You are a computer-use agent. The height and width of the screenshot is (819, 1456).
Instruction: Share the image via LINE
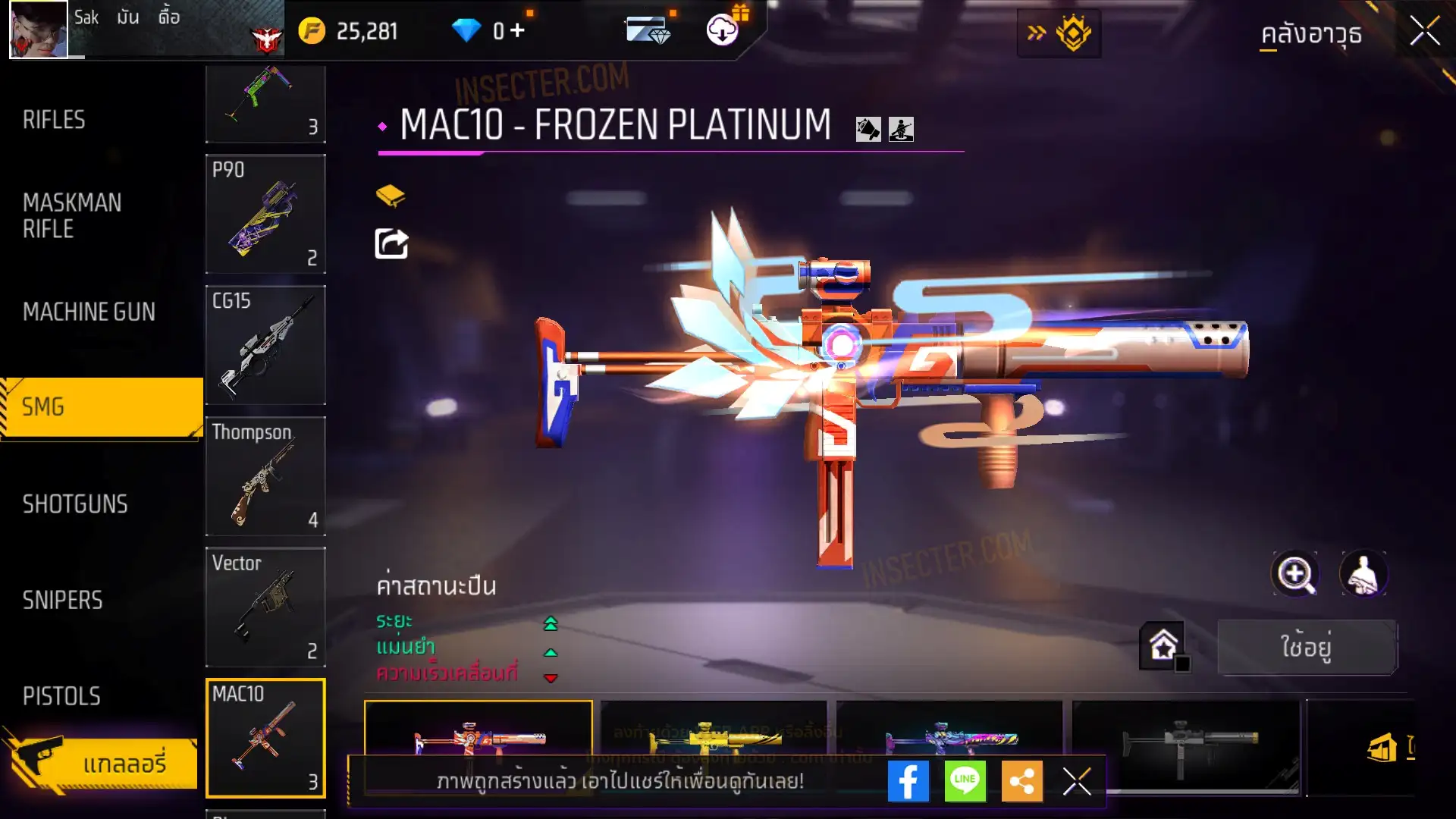(x=965, y=781)
